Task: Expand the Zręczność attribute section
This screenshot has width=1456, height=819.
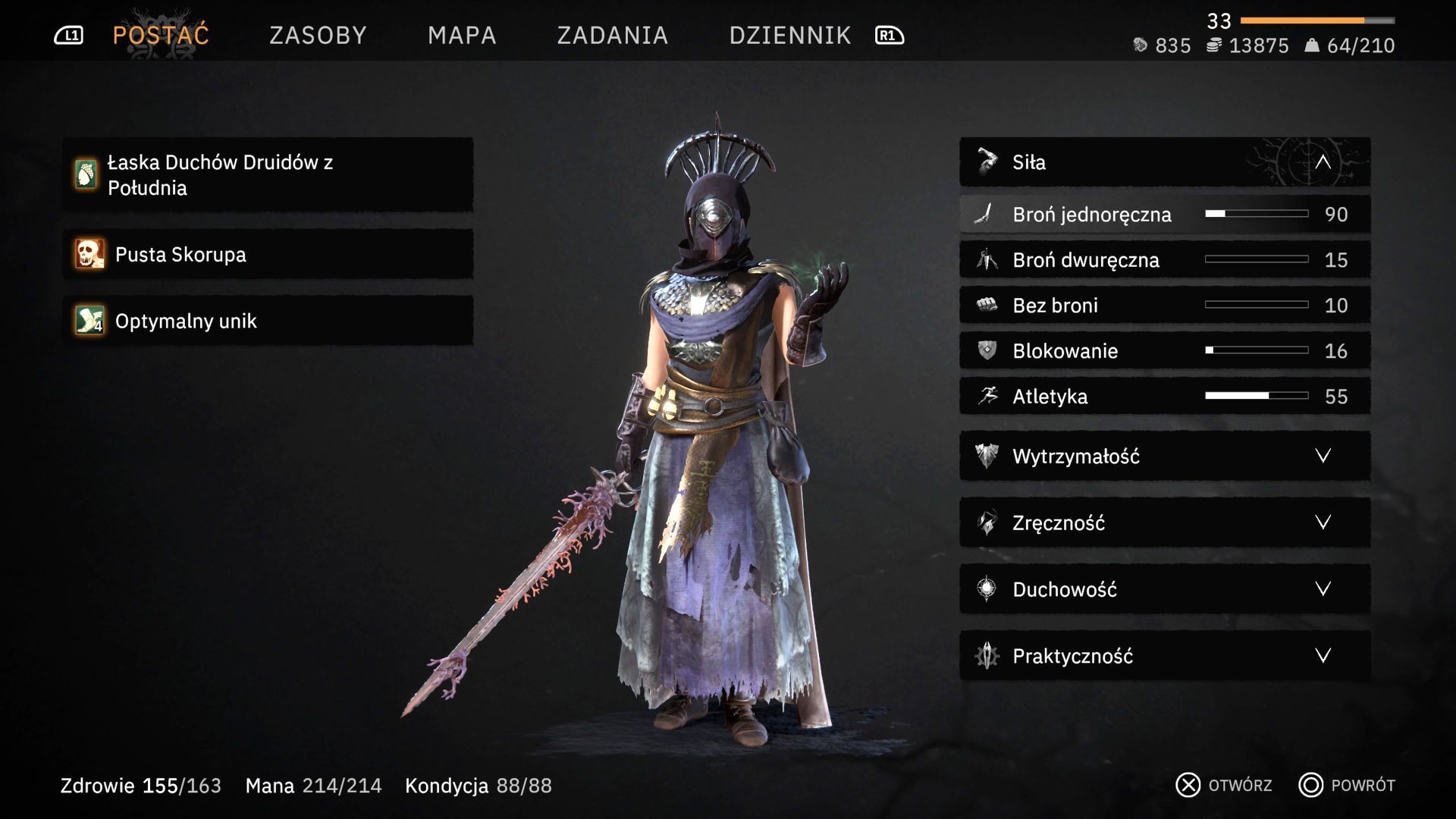Action: (x=1165, y=522)
